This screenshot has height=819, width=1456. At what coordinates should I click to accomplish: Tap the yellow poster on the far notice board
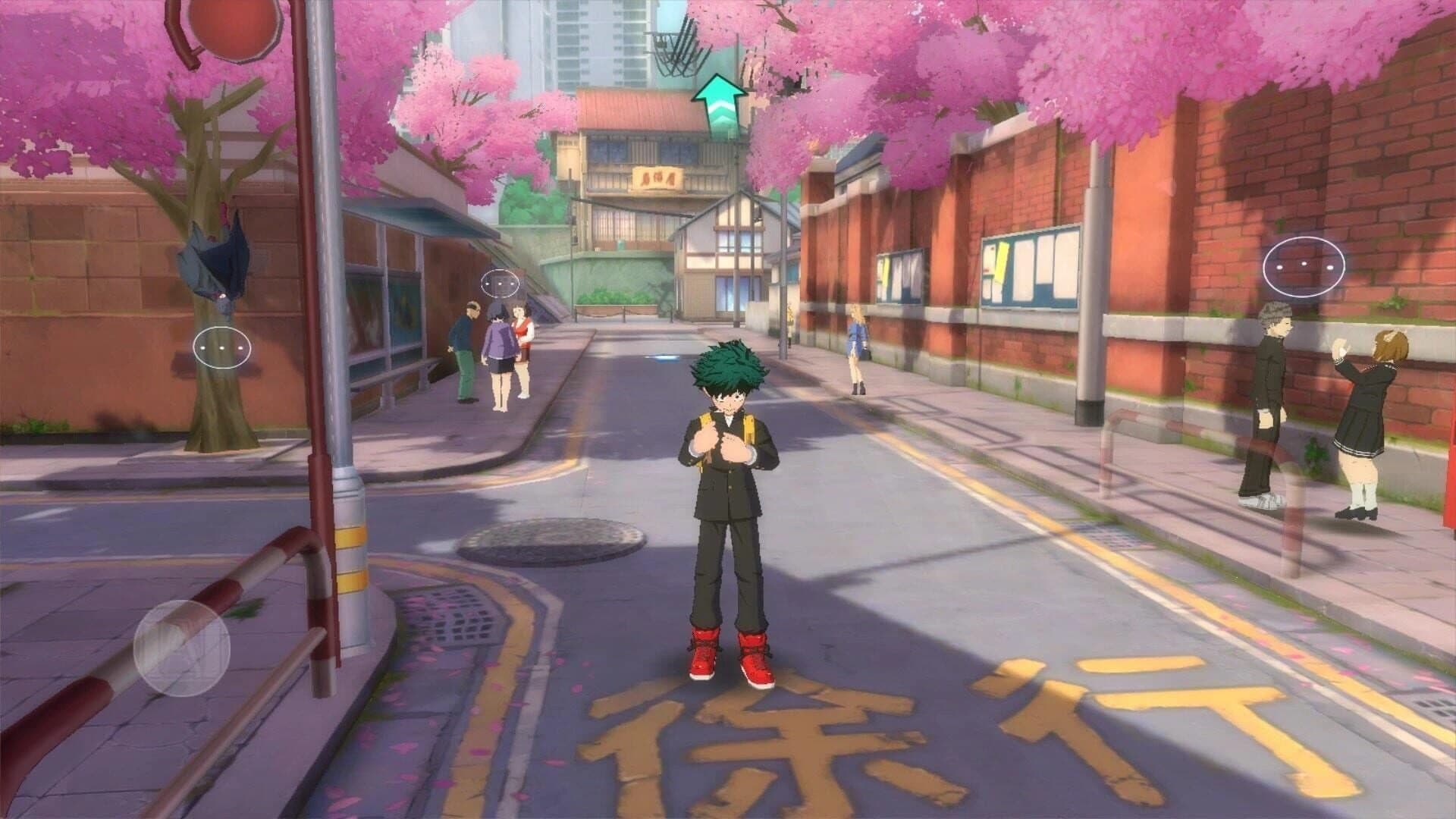coord(885,269)
